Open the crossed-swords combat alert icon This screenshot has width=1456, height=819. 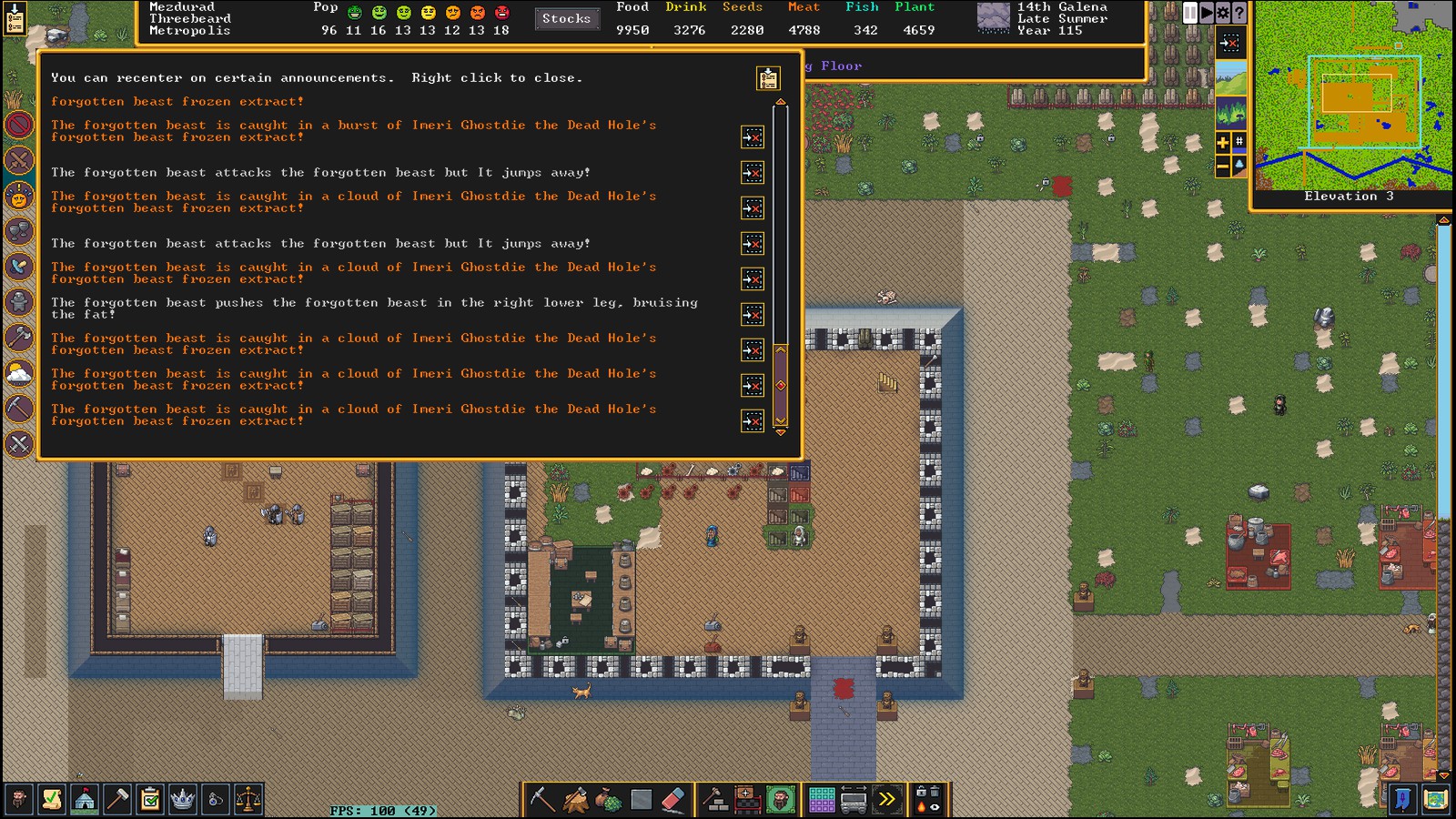coord(19,160)
